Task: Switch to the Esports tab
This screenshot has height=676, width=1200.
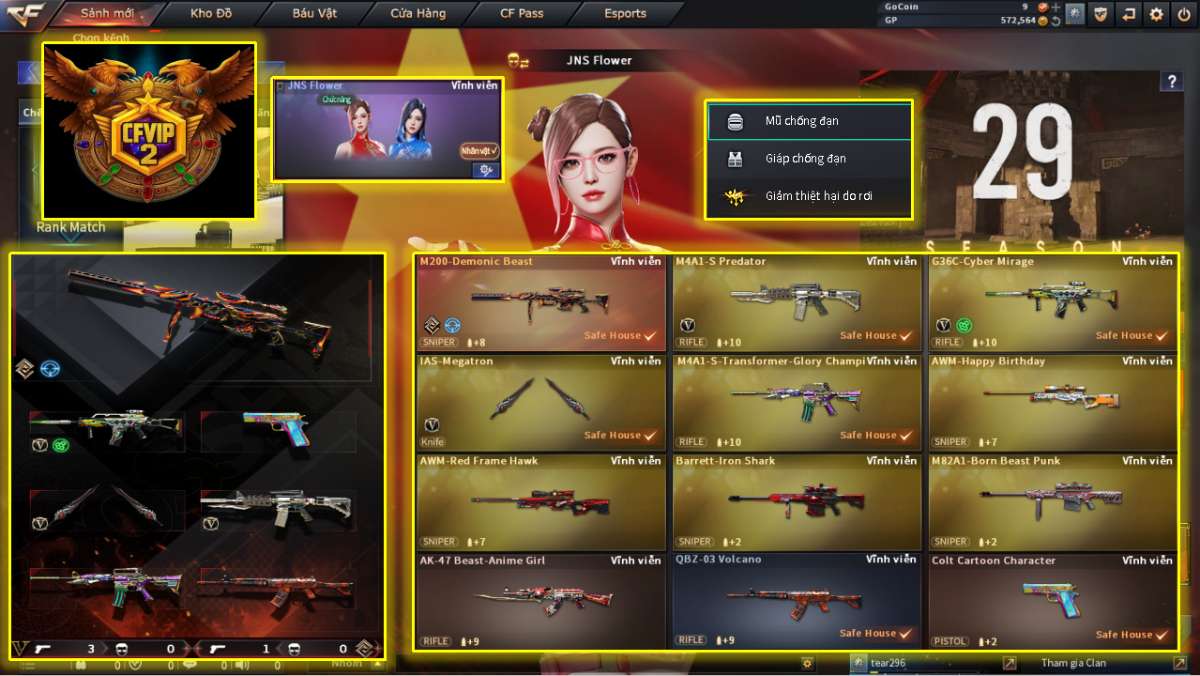Action: [625, 14]
